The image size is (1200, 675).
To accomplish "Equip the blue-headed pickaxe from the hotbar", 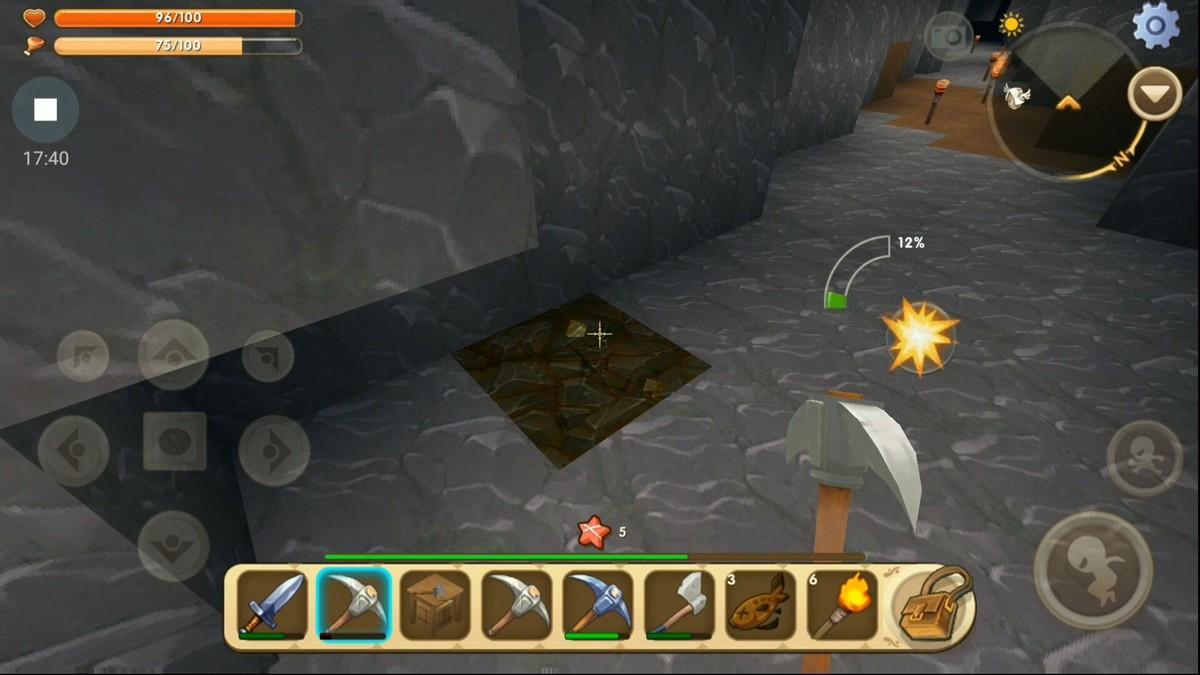I will coord(598,604).
